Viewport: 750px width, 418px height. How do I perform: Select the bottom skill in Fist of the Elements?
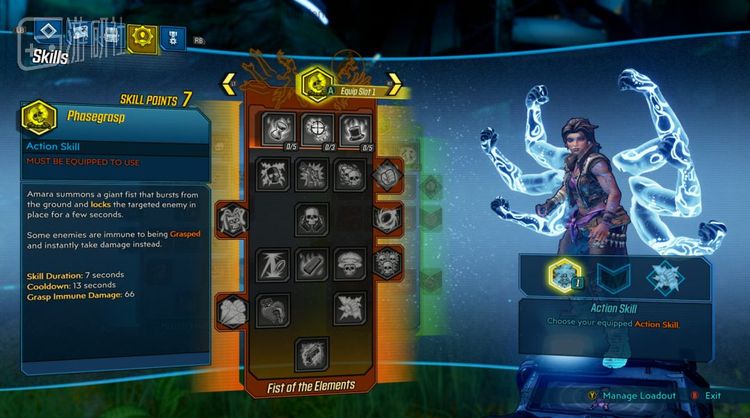click(x=313, y=353)
